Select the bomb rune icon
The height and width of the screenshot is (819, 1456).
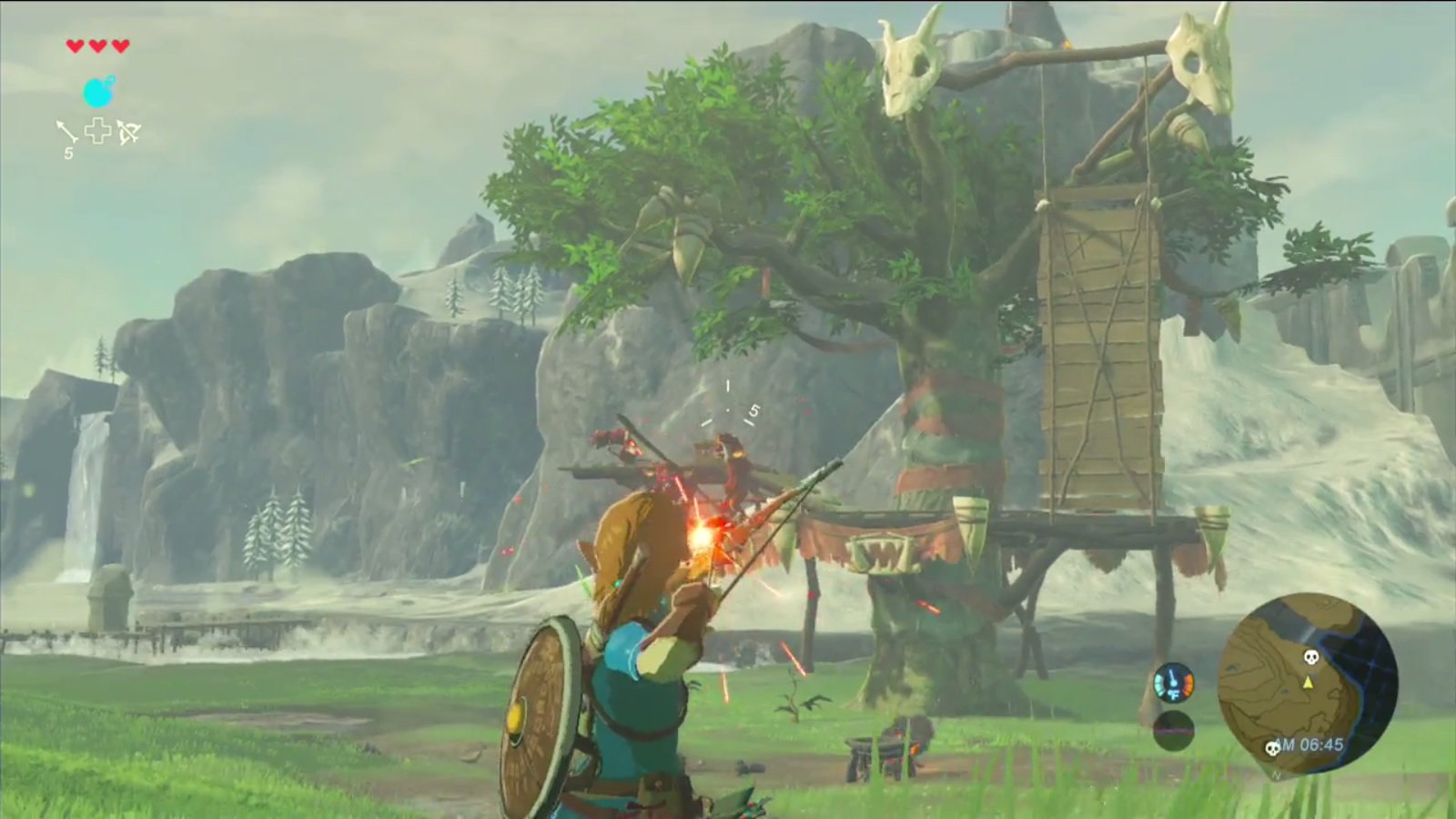point(98,91)
